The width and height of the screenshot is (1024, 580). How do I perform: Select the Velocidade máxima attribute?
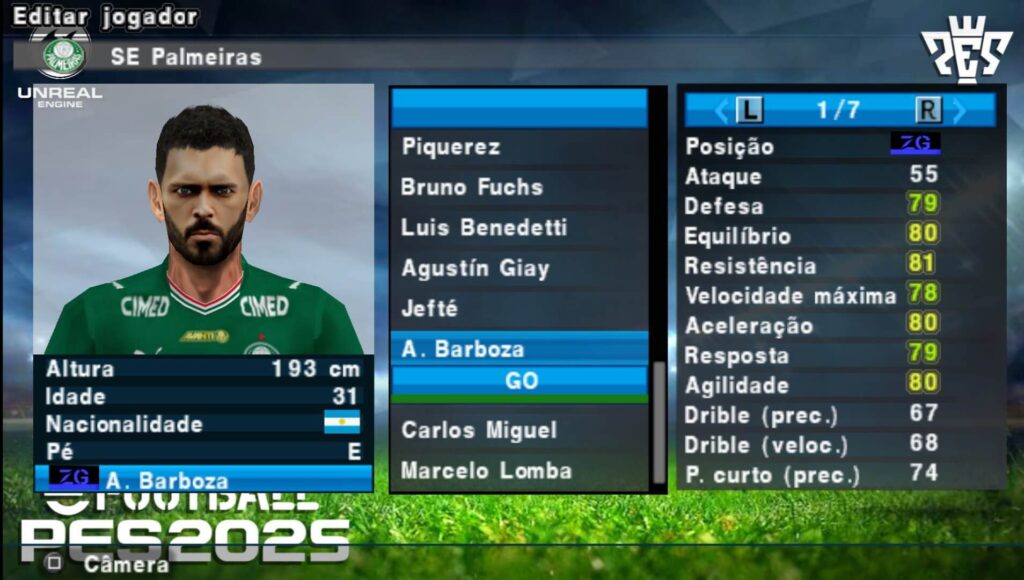[840, 296]
